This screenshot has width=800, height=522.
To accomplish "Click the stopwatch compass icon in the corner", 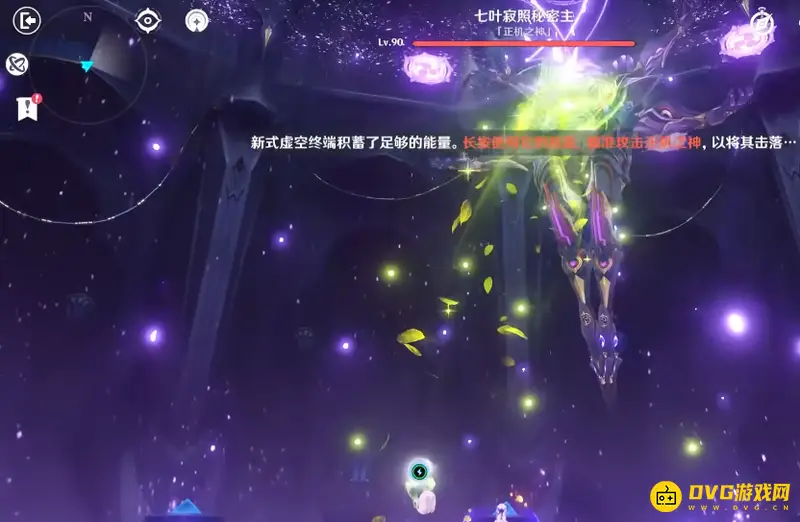I will (762, 22).
